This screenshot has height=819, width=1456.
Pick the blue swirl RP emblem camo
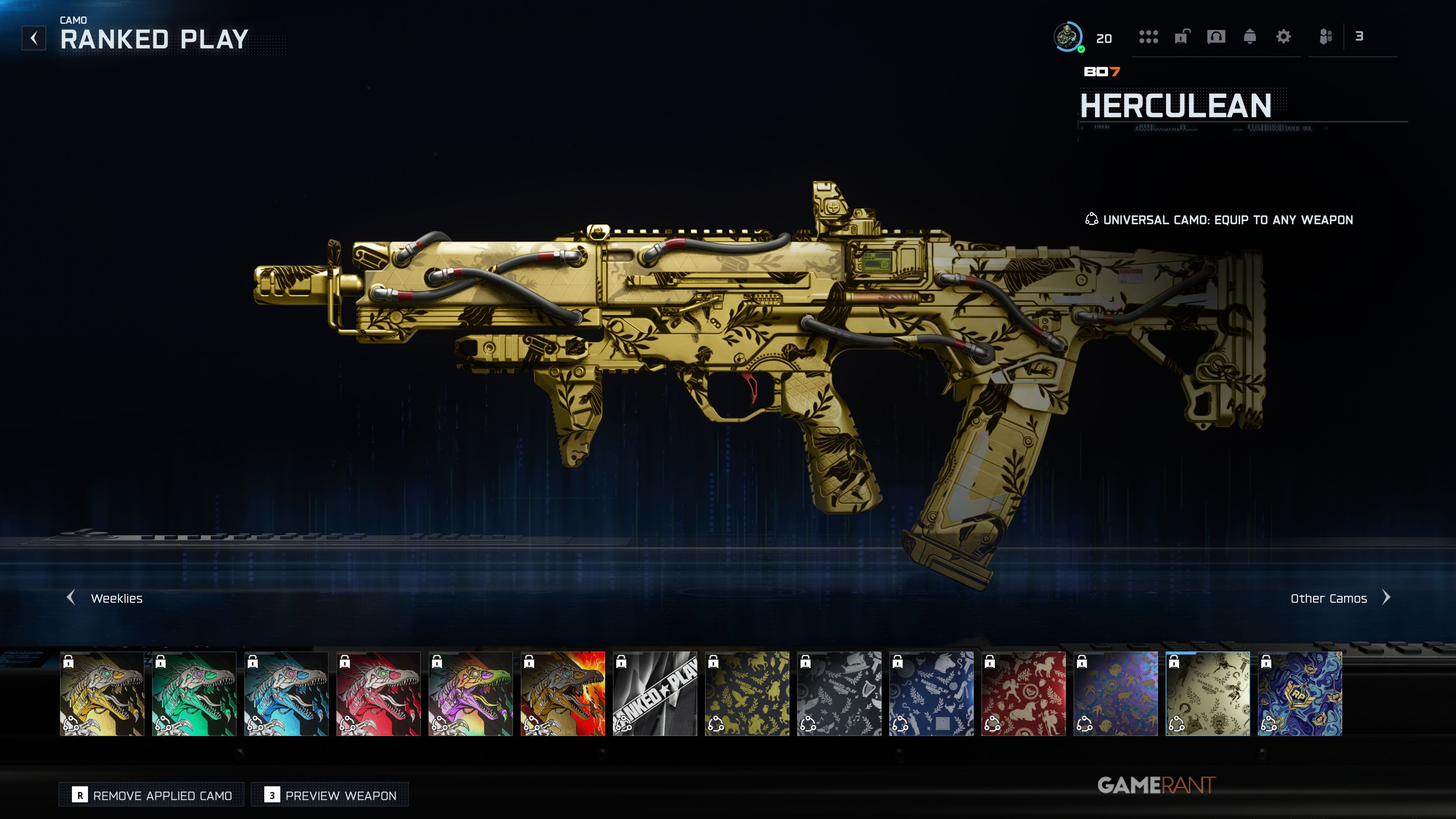pyautogui.click(x=1300, y=693)
